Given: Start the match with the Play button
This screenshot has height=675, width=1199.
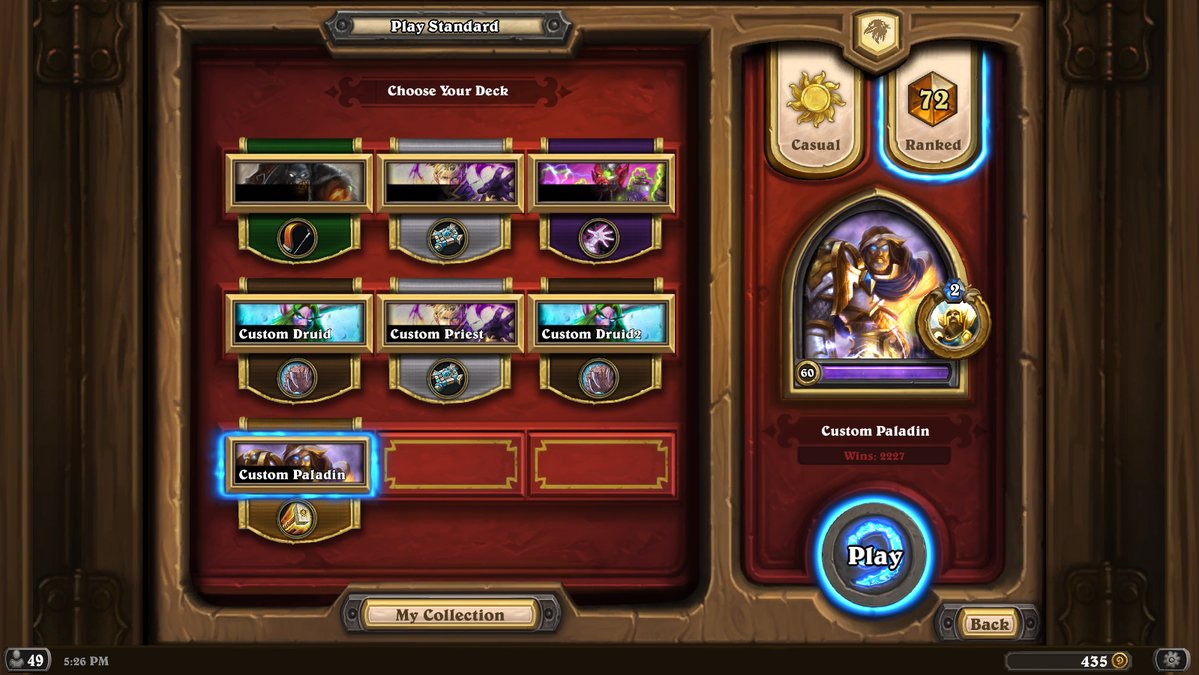Looking at the screenshot, I should click(x=874, y=556).
